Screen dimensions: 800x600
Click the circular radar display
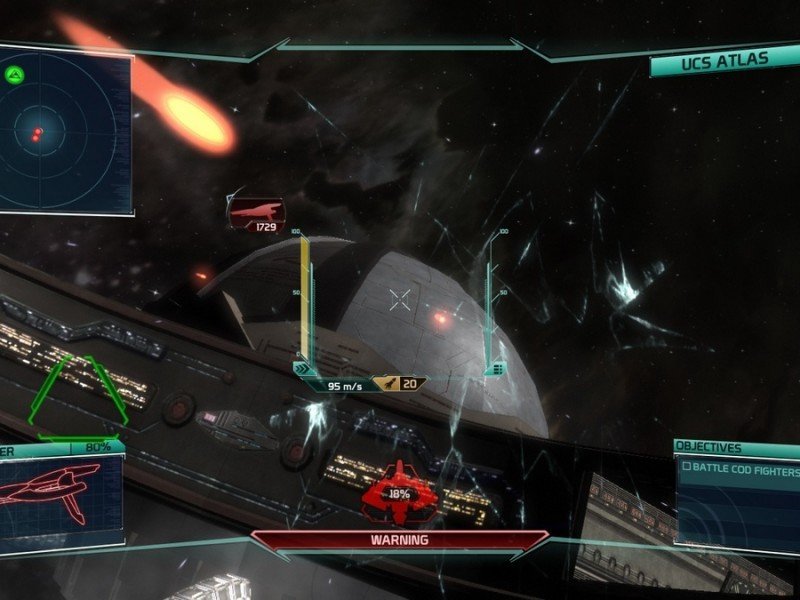[62, 128]
